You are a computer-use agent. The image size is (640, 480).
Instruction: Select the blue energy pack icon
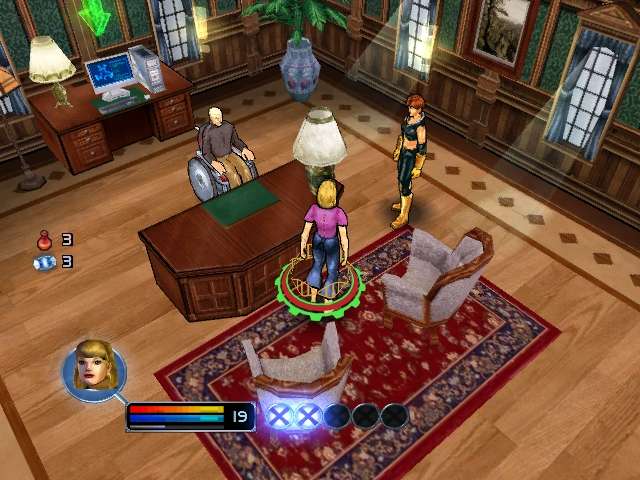45,262
